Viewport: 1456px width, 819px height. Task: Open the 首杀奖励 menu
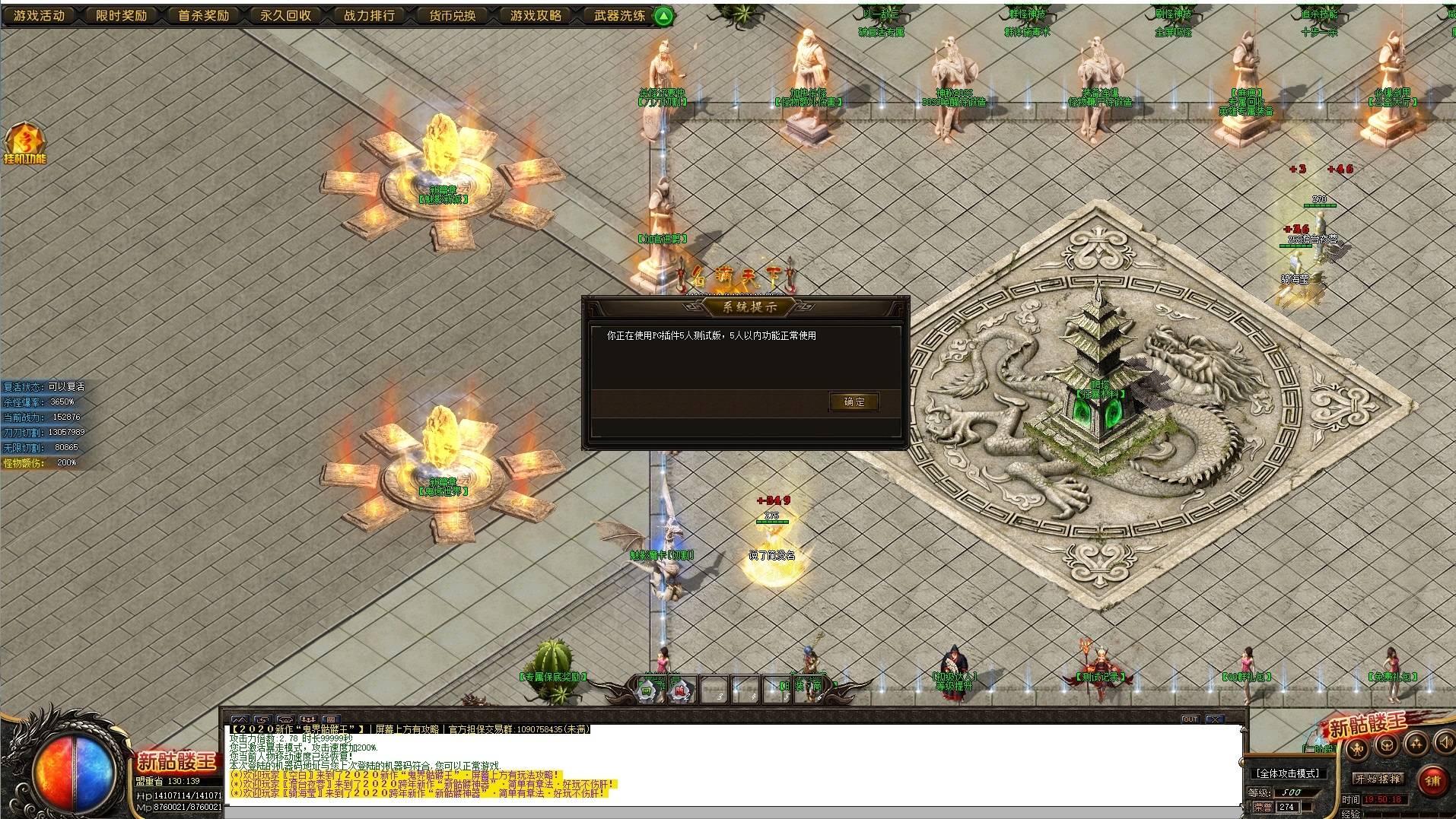(x=204, y=15)
